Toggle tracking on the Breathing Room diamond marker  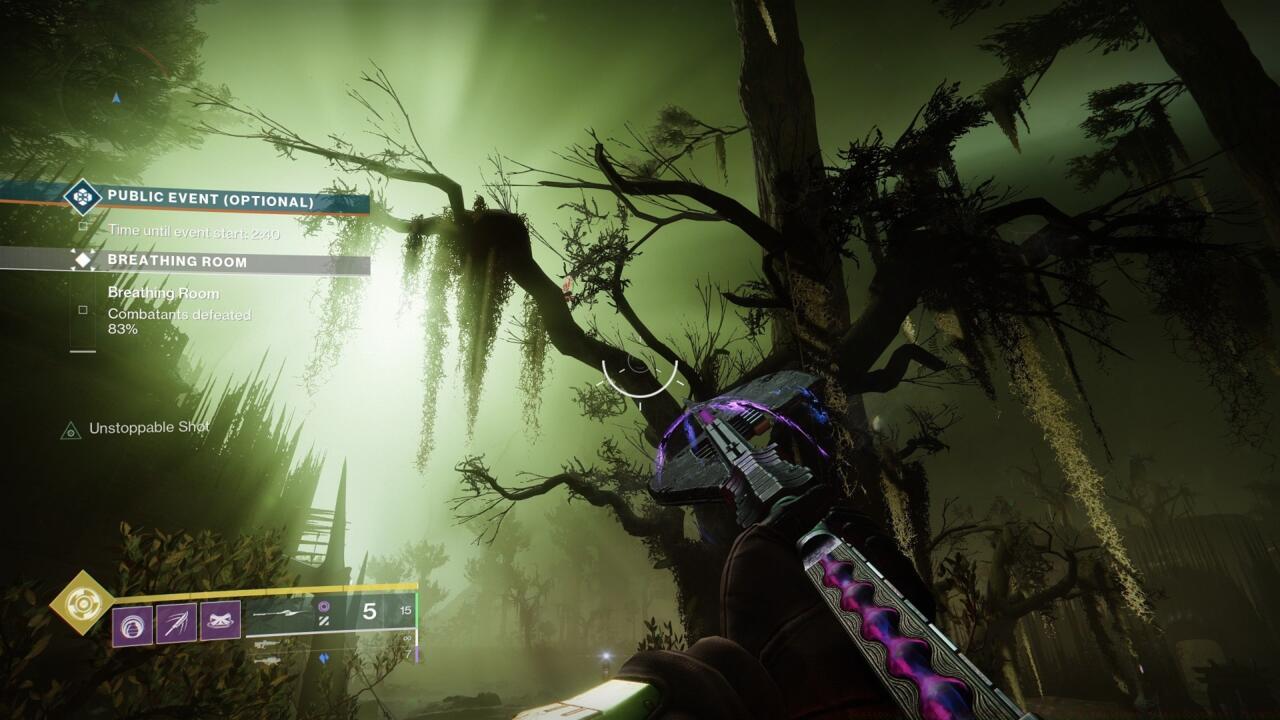[85, 260]
